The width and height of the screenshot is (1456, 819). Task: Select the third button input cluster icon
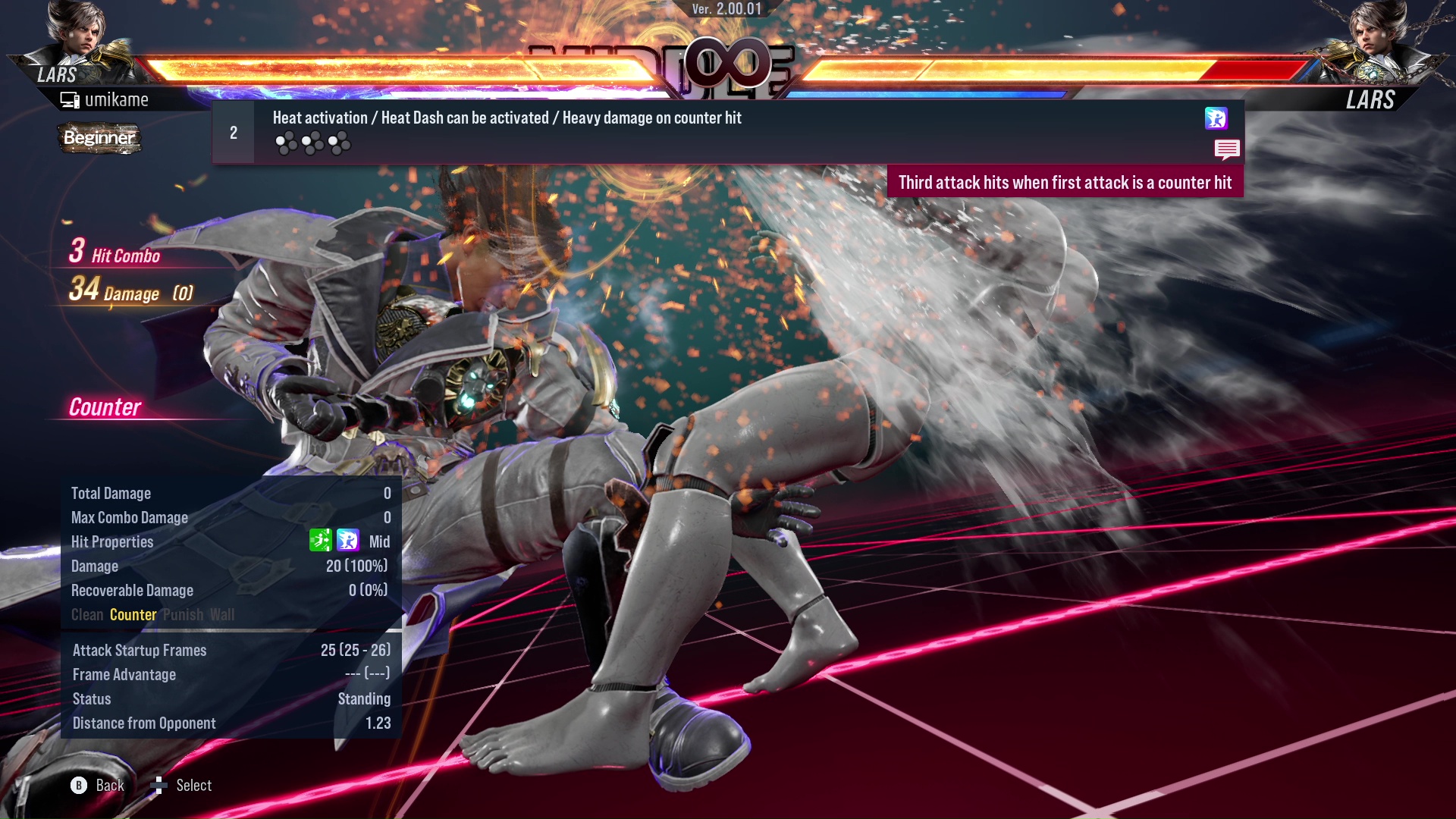point(338,141)
